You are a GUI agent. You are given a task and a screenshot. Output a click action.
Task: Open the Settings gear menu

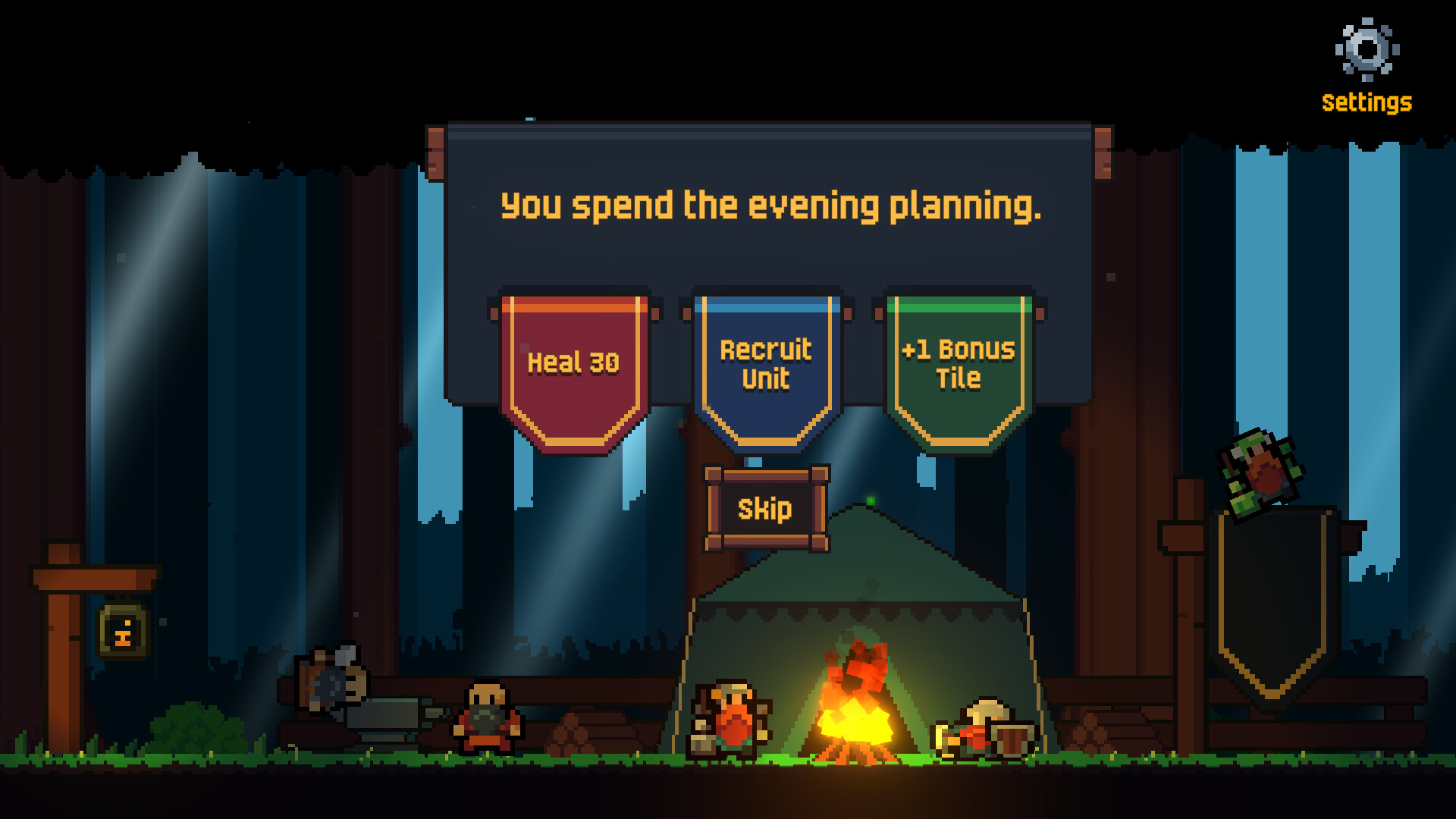[1367, 50]
